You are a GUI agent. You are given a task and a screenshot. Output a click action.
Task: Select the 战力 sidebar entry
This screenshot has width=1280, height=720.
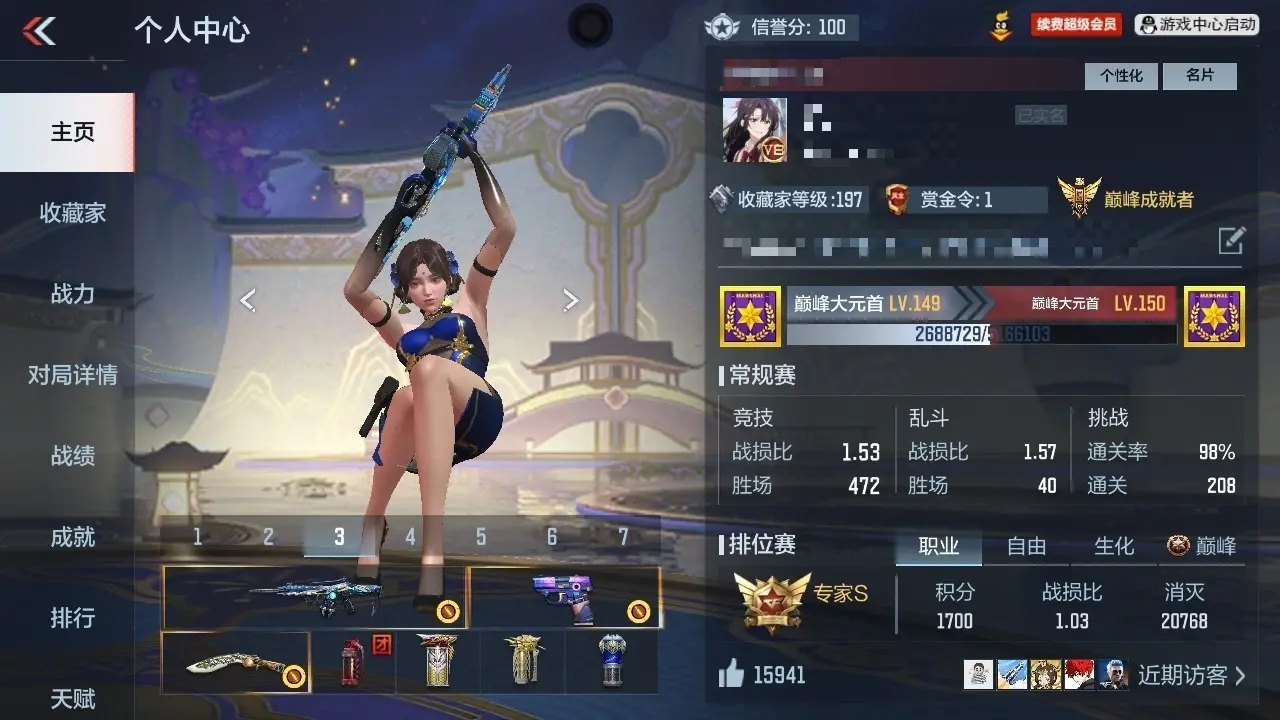pos(72,294)
